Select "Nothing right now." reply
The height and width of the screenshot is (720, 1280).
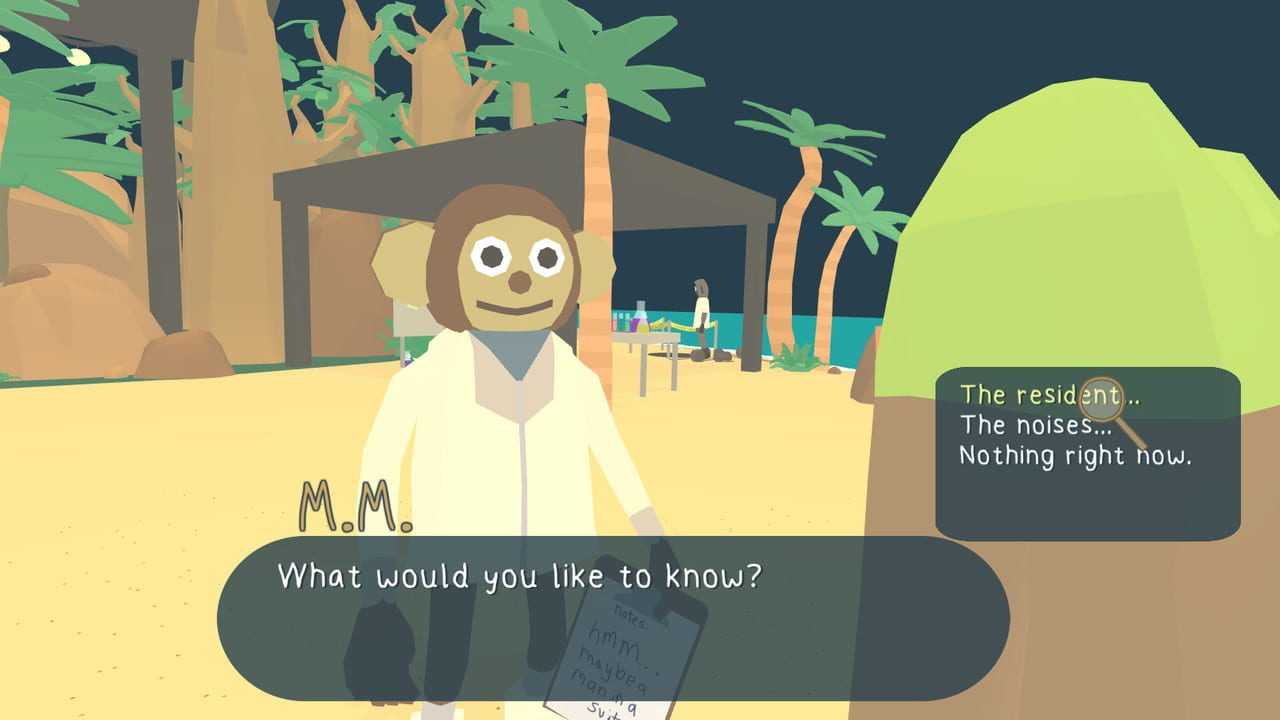point(1075,456)
